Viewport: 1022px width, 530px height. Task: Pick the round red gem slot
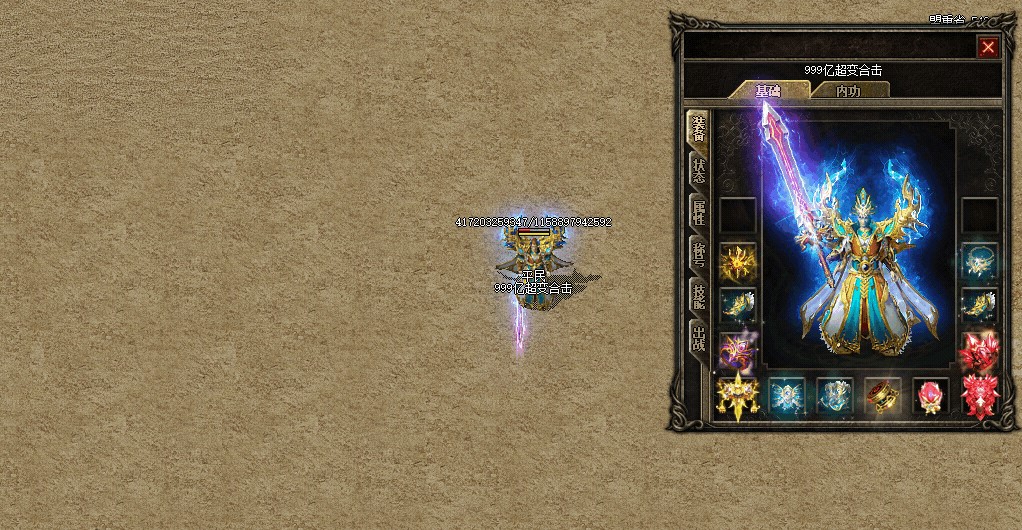931,396
